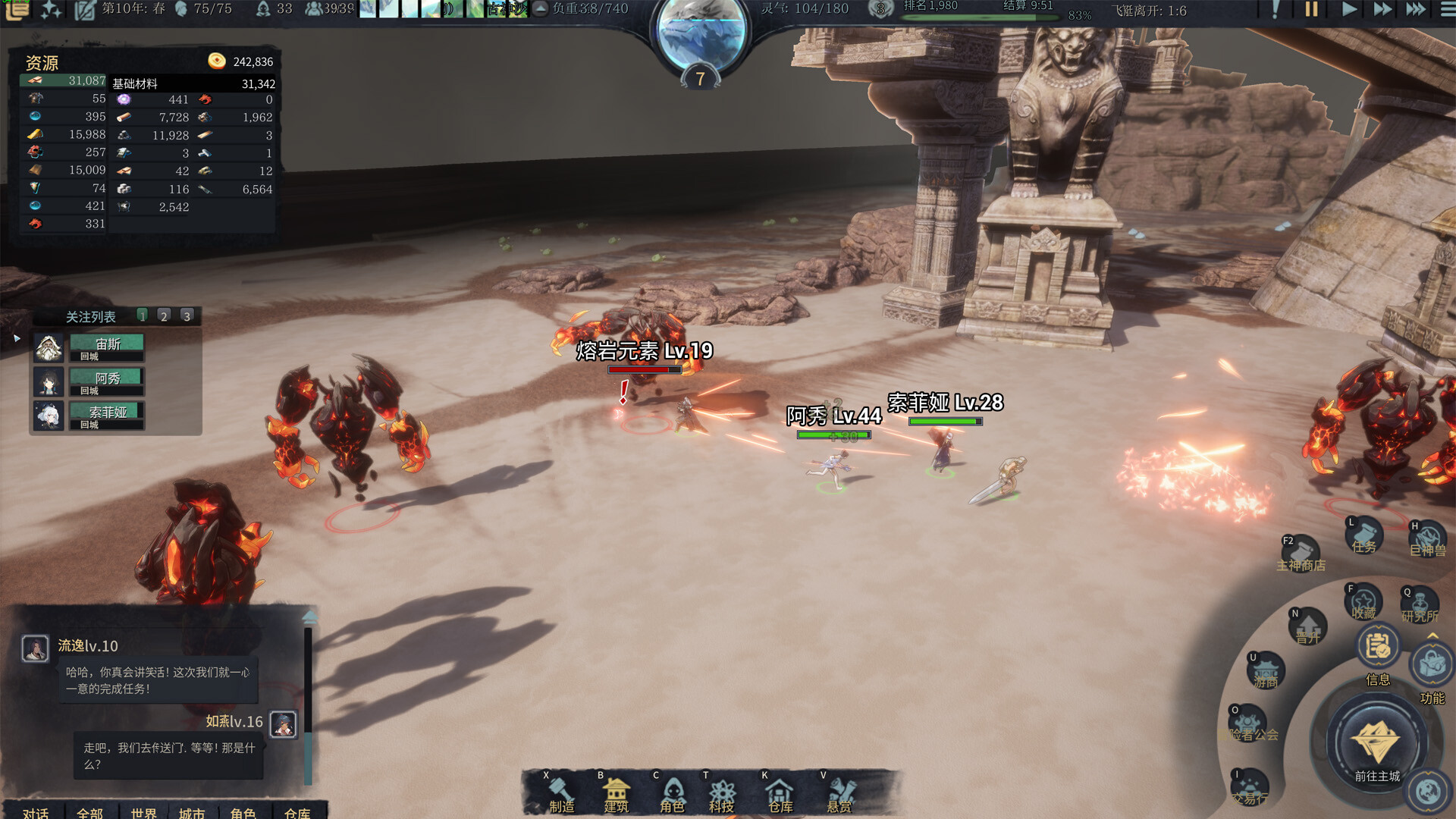This screenshot has width=1456, height=819.
Task: Open the 研究所 research institute
Action: tap(1420, 604)
